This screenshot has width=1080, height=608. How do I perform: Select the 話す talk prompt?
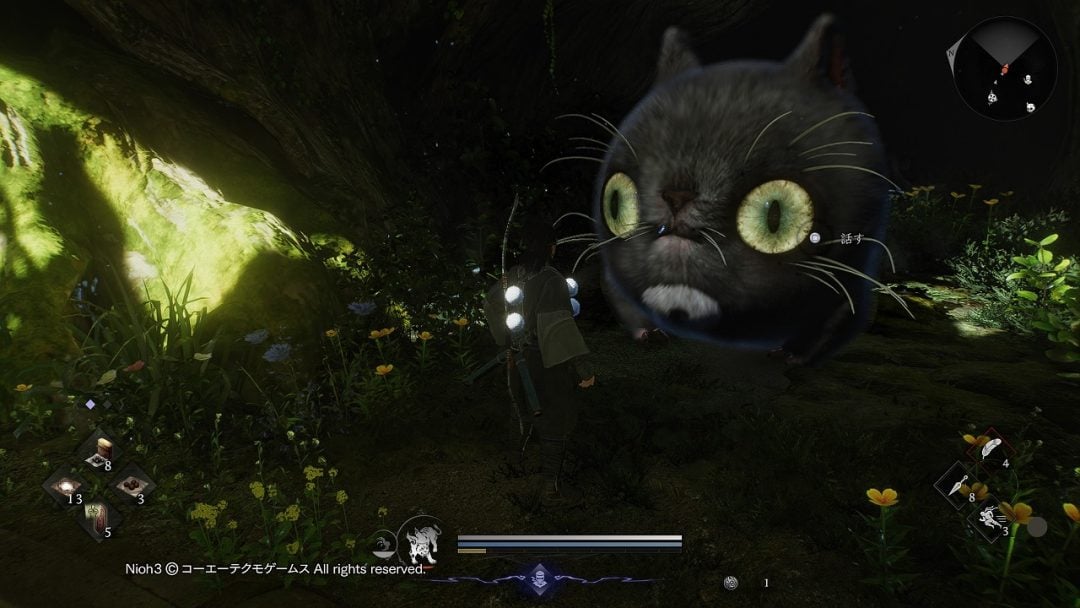tap(837, 238)
